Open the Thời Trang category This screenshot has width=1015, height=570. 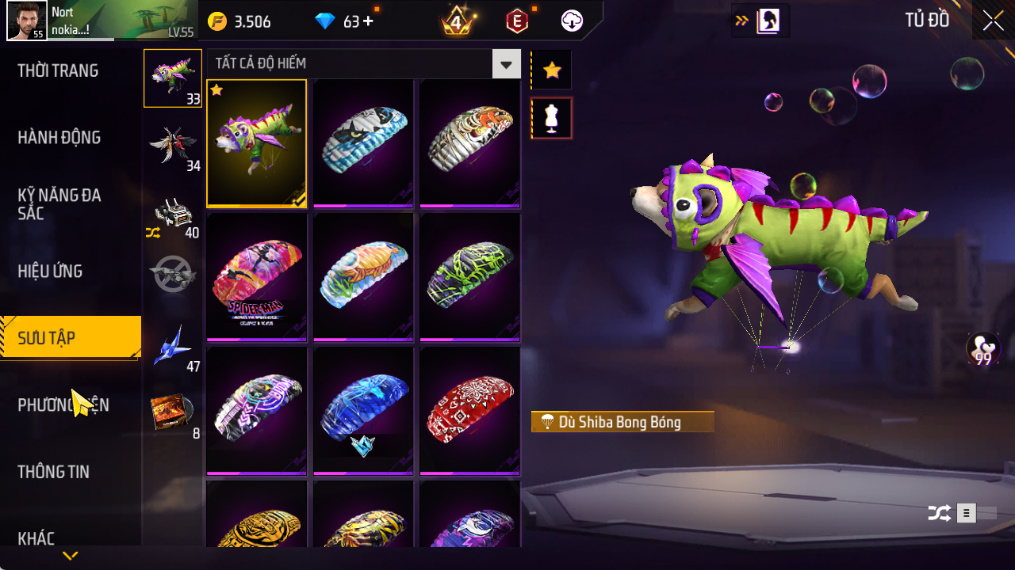[58, 71]
